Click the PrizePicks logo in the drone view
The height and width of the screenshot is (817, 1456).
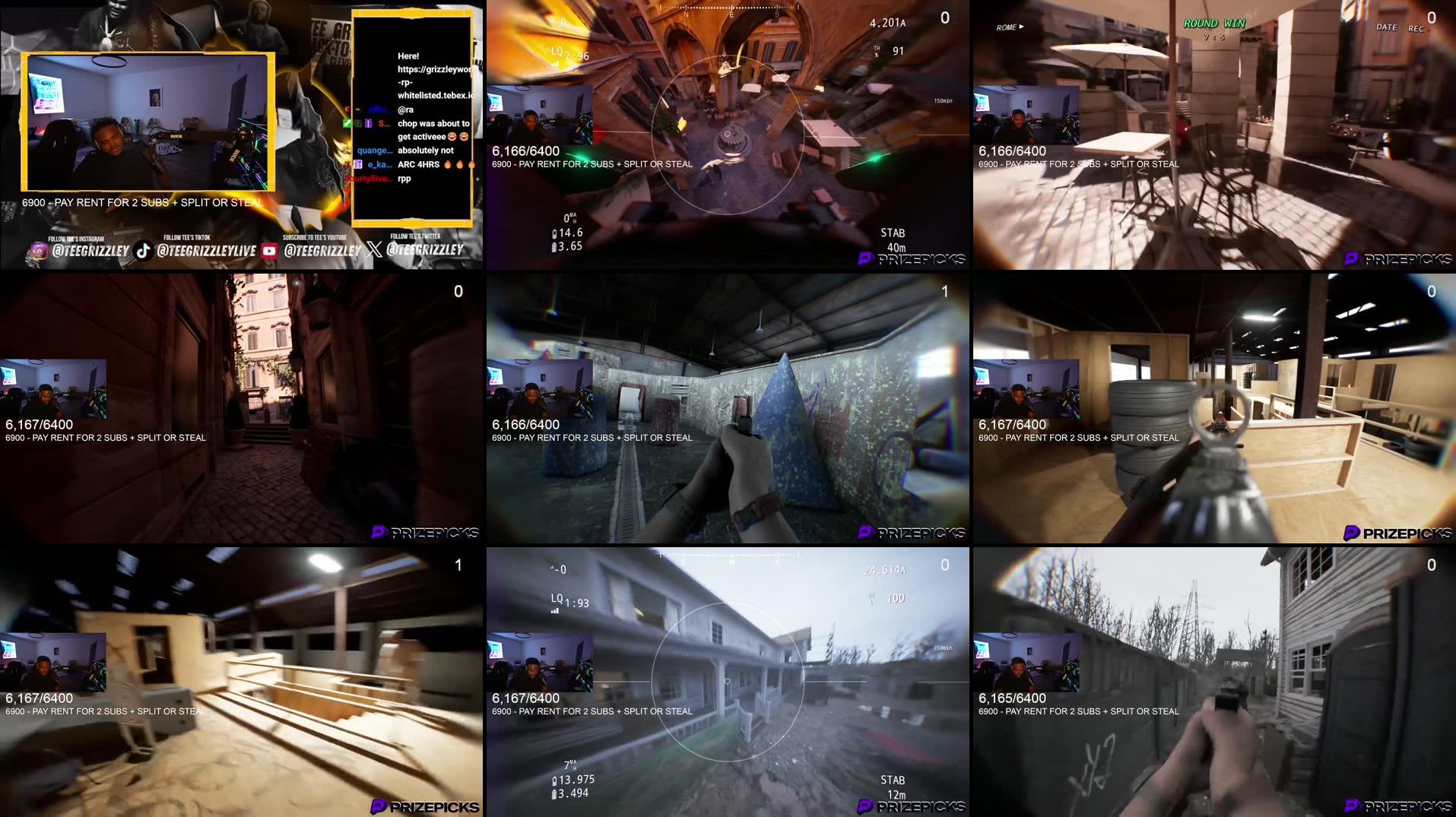pyautogui.click(x=910, y=258)
